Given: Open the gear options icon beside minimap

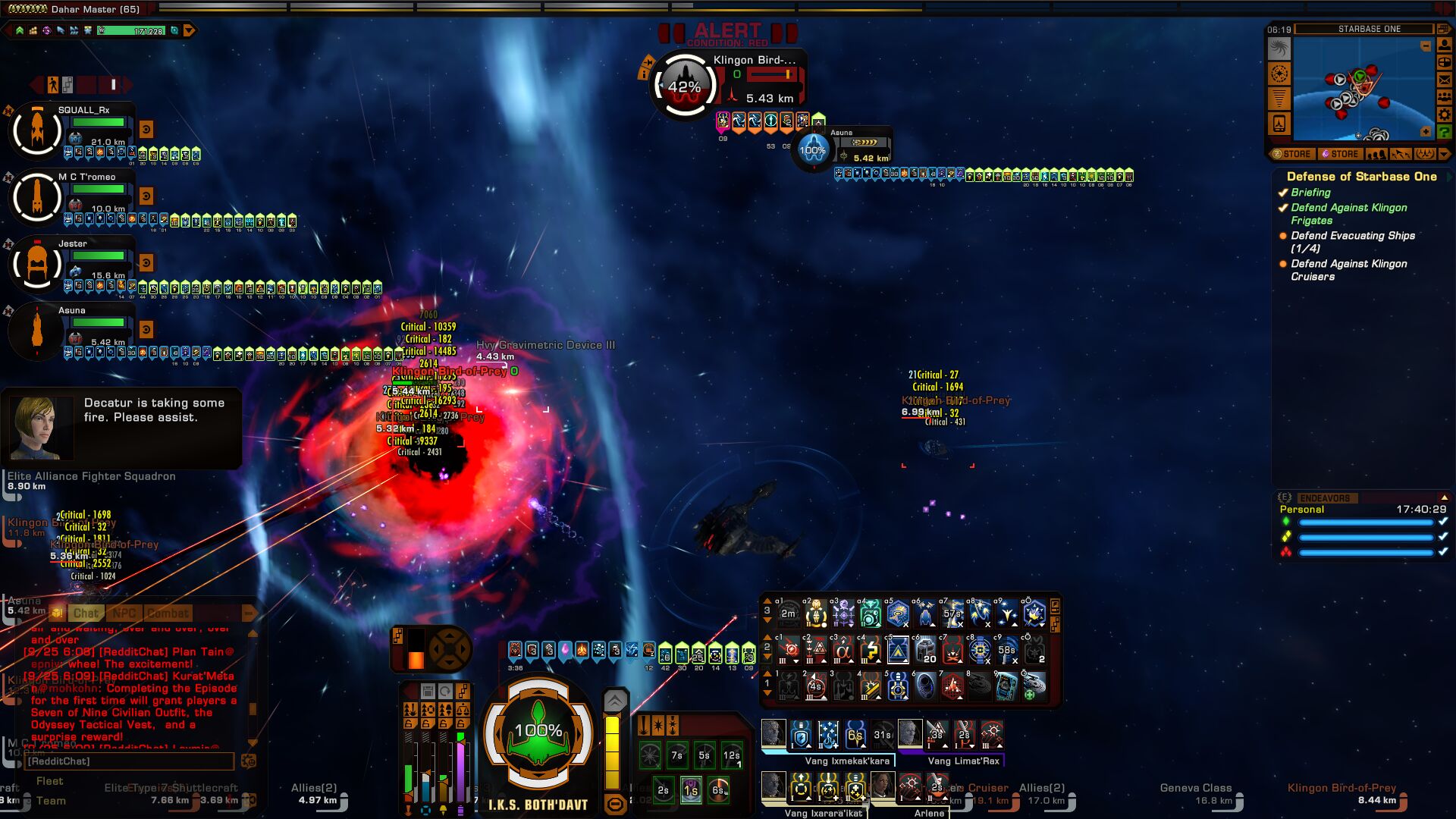Looking at the screenshot, I should click(1445, 115).
